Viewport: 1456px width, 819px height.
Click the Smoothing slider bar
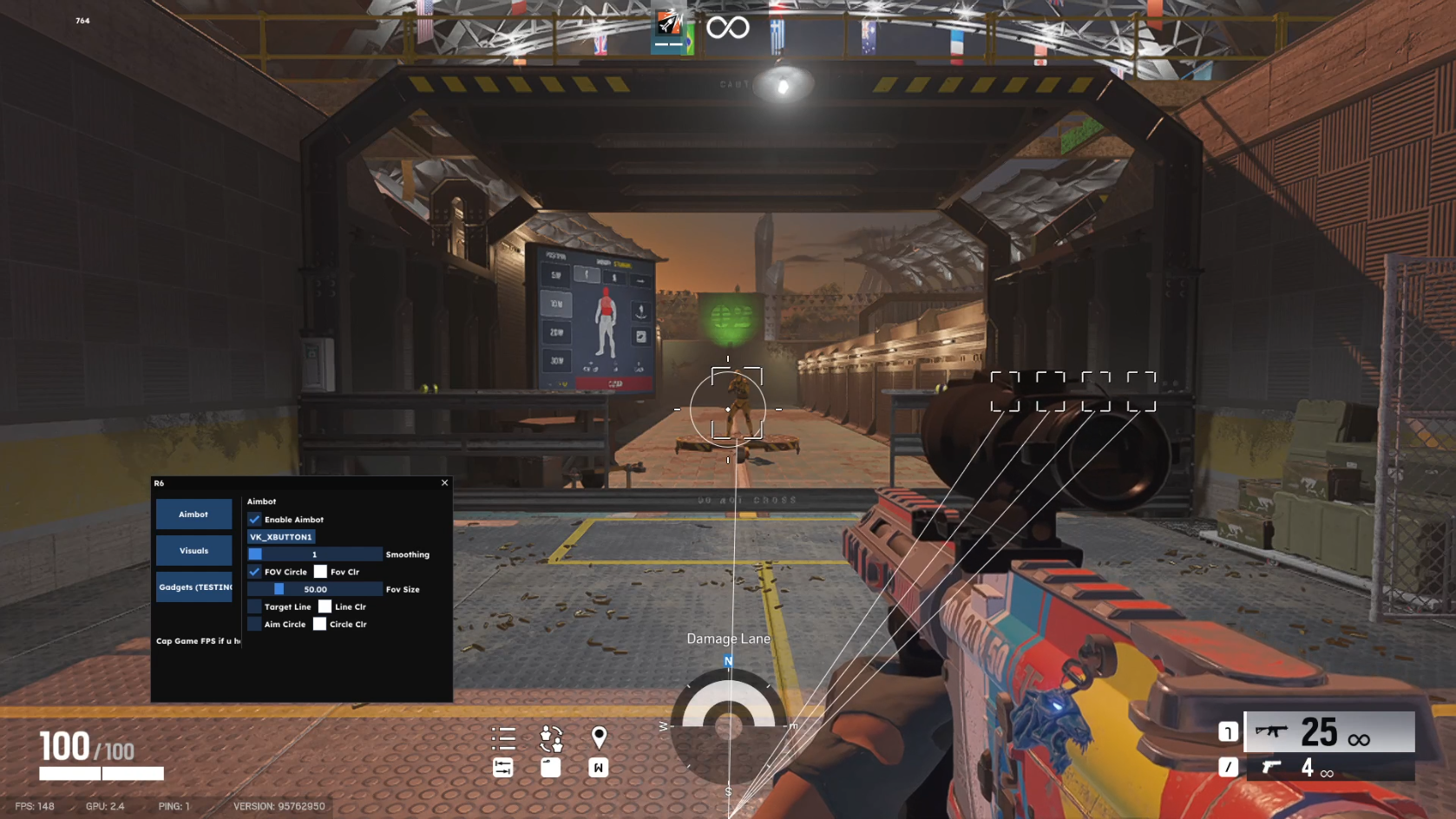(x=314, y=554)
